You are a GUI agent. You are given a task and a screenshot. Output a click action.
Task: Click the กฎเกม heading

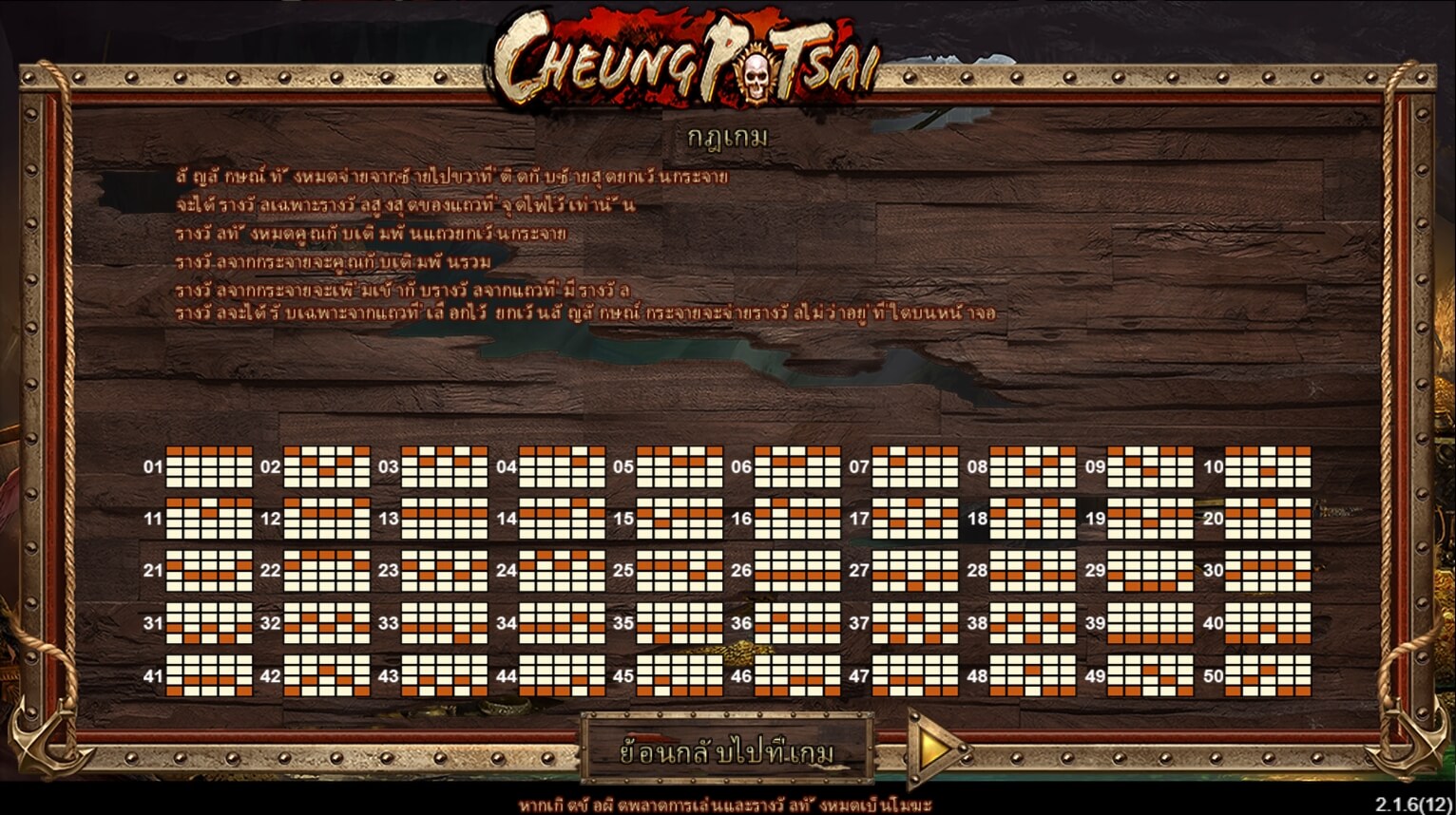[x=728, y=135]
